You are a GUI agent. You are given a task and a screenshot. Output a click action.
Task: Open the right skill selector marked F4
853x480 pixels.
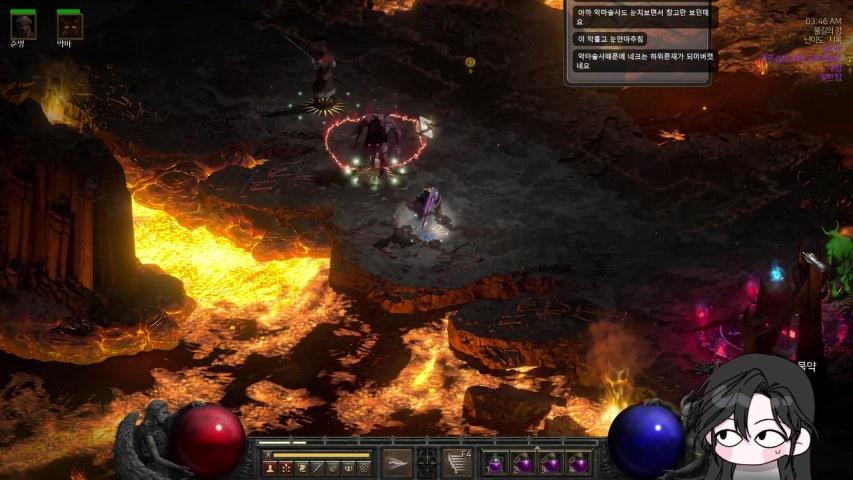pyautogui.click(x=458, y=461)
